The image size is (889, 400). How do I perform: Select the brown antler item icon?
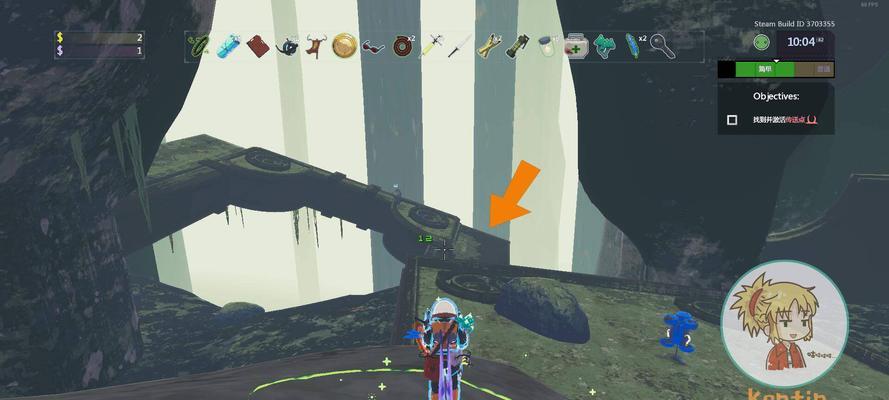pos(315,45)
